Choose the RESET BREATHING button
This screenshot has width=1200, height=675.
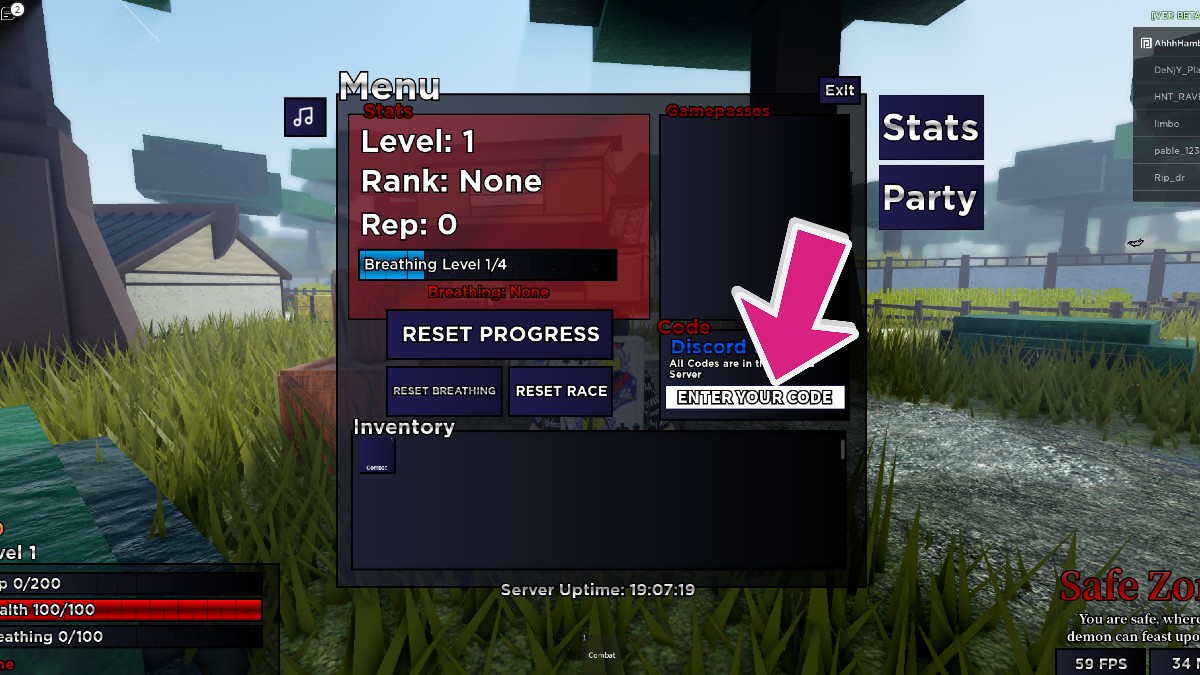pos(444,391)
